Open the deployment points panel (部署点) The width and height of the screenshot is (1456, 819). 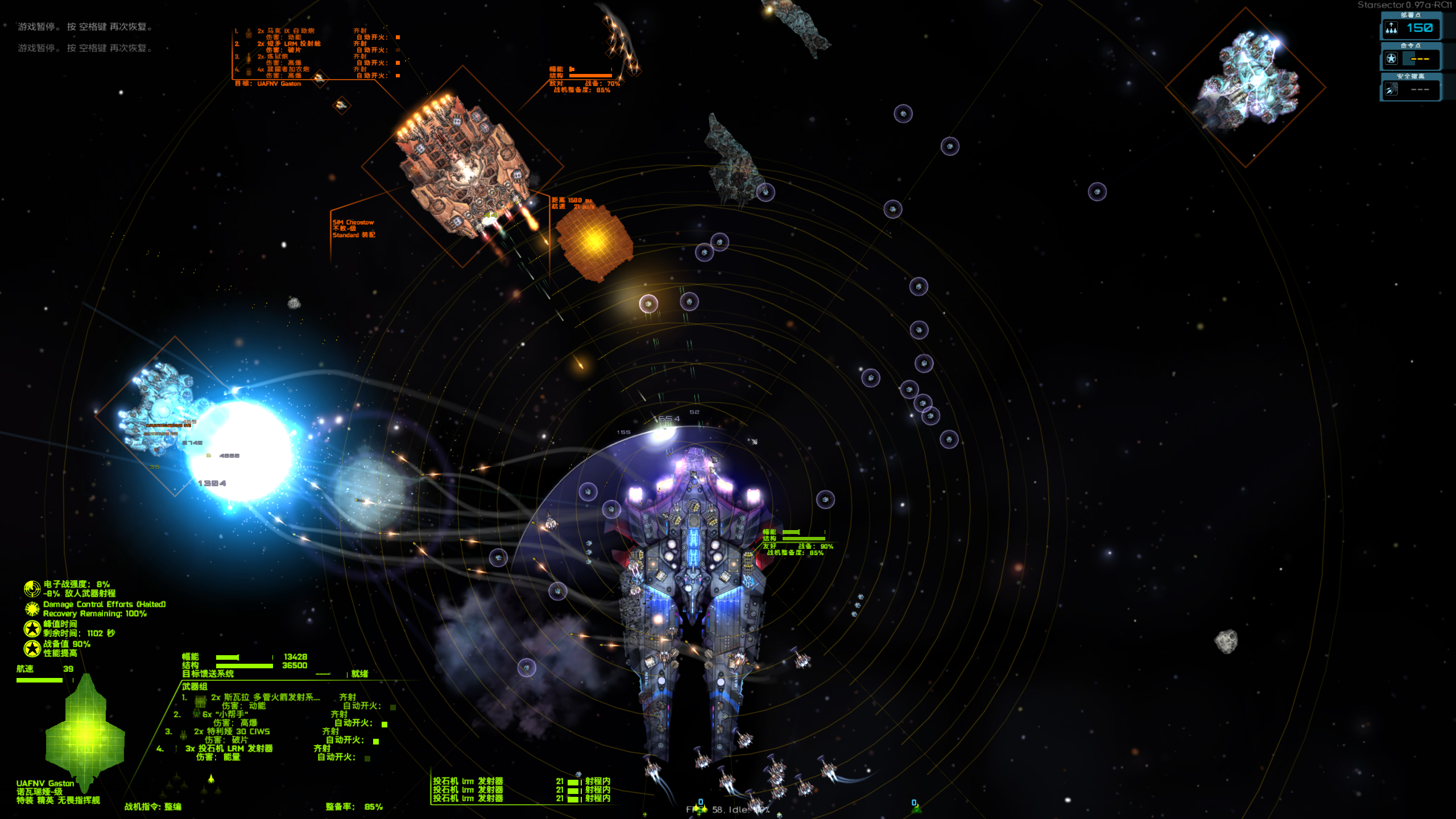click(x=1410, y=28)
